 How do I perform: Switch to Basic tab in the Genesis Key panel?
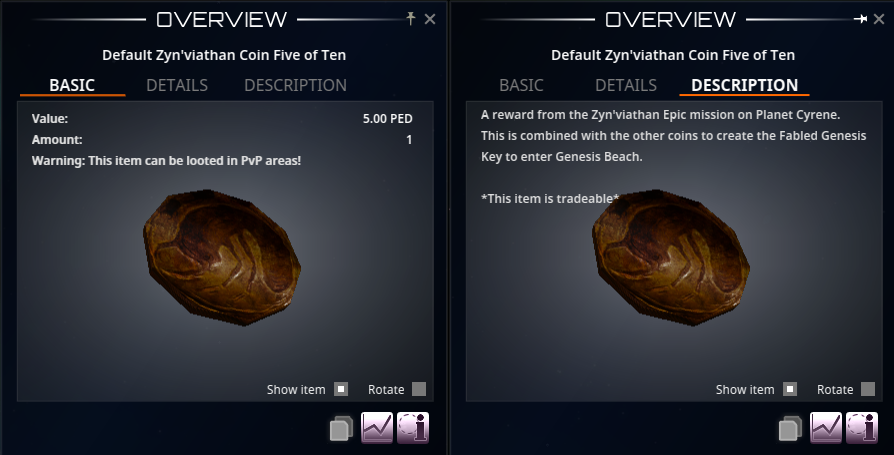[521, 85]
